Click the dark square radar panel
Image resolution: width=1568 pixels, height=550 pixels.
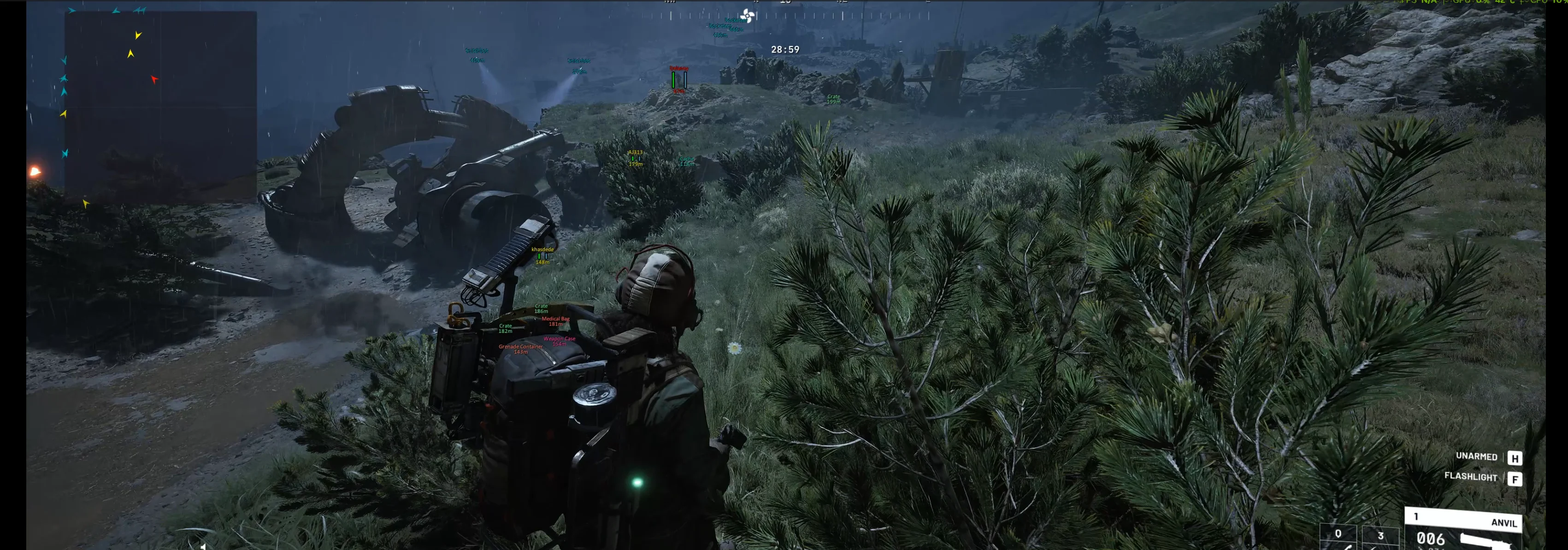tap(160, 106)
